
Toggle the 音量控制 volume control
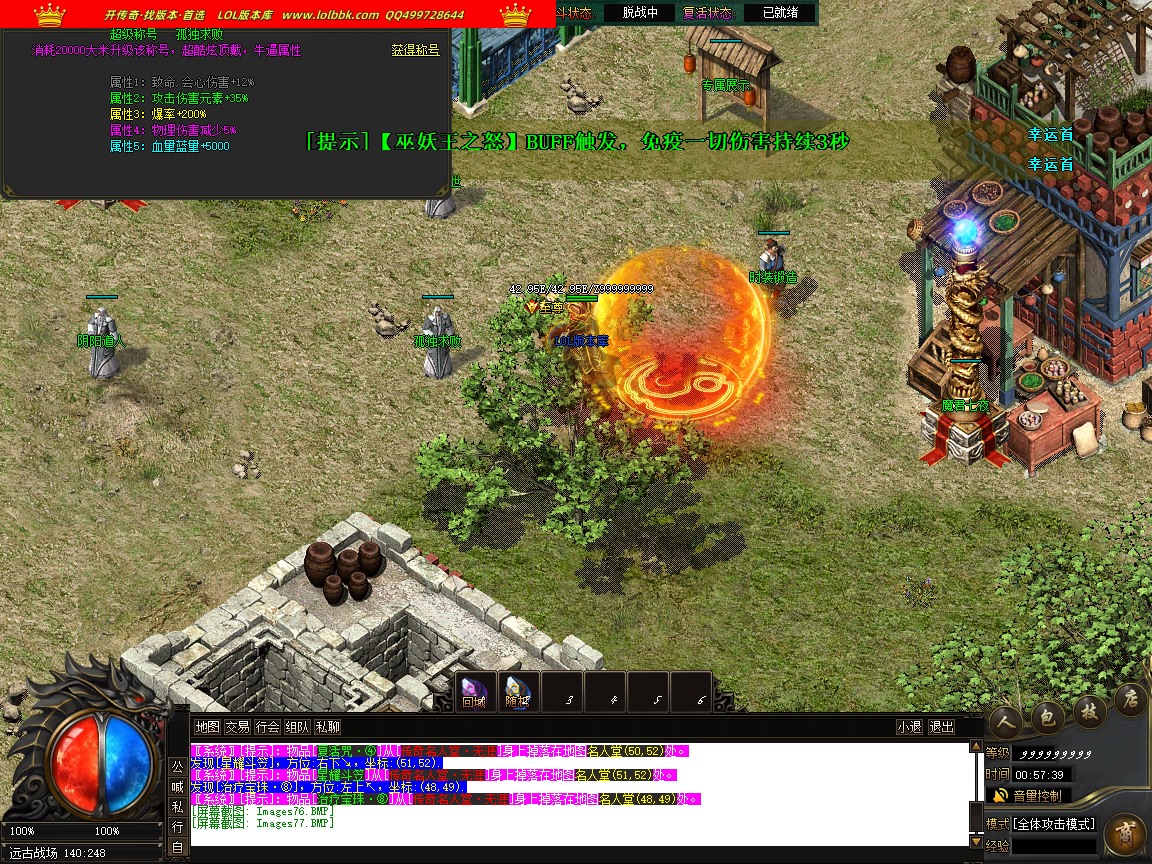click(1029, 796)
